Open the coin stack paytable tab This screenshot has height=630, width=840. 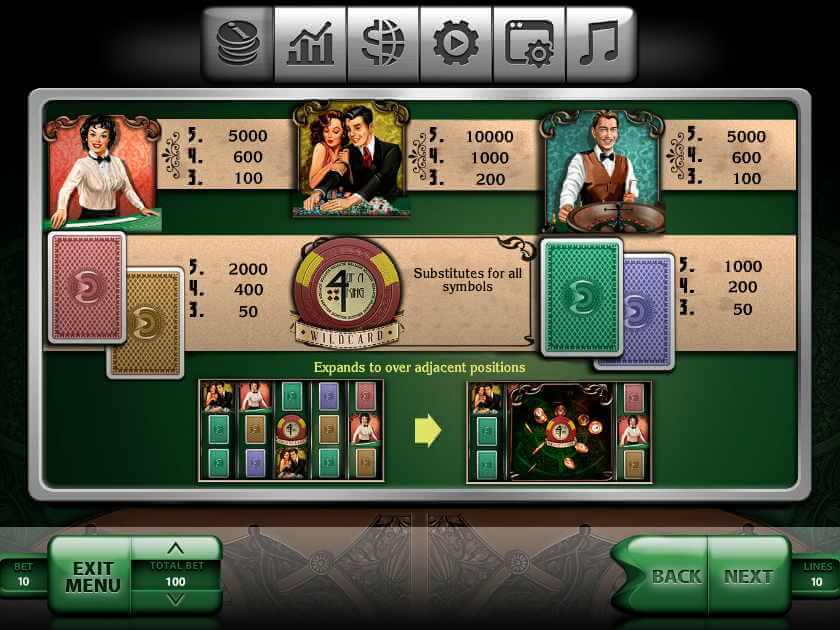pos(238,43)
